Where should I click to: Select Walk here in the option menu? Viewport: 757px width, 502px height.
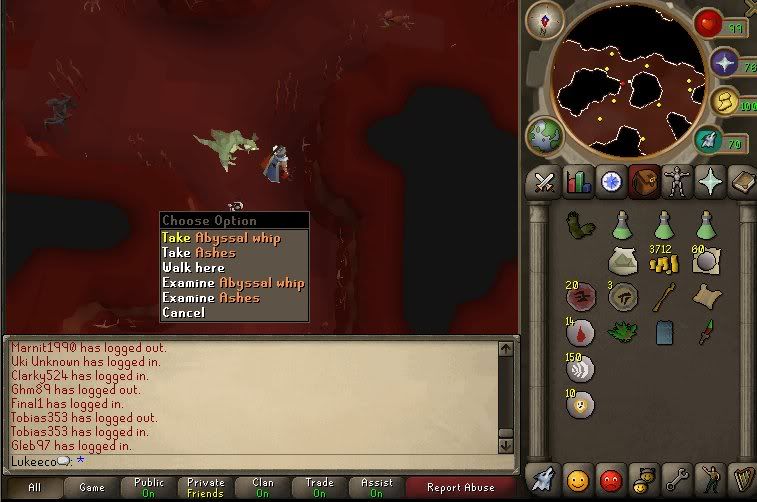[x=193, y=268]
